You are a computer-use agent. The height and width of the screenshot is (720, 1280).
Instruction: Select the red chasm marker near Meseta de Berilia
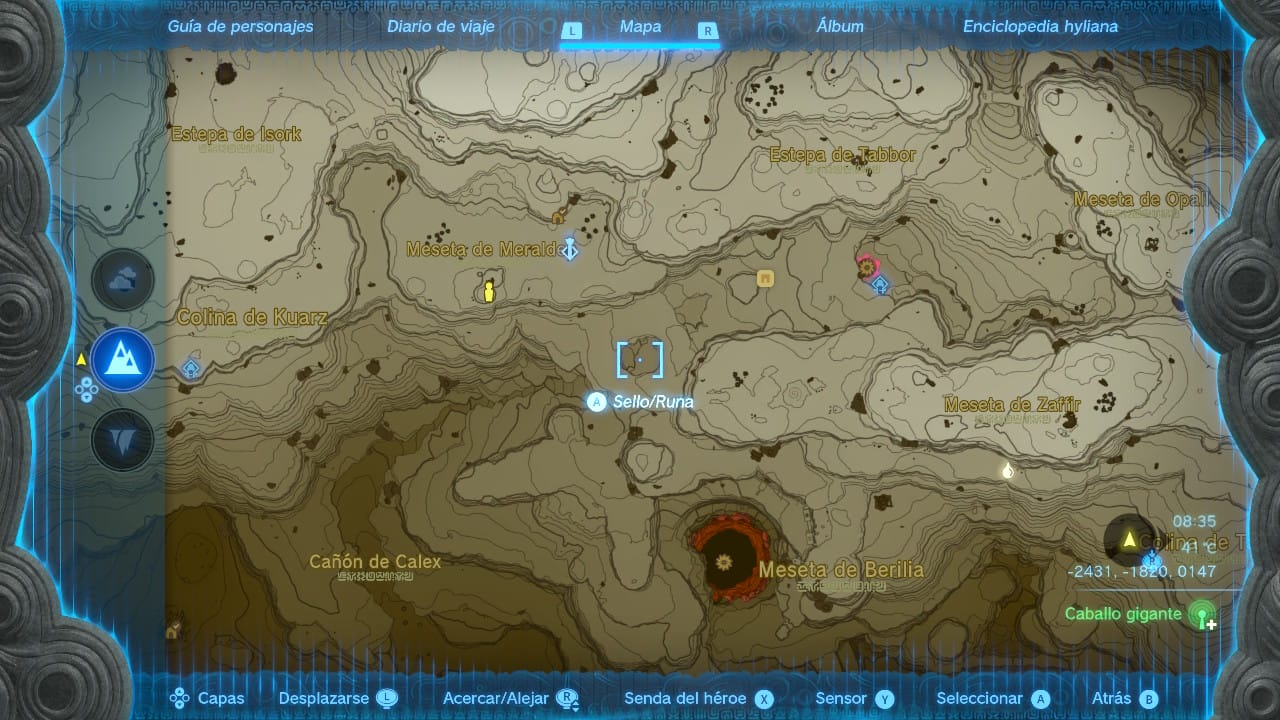(725, 561)
